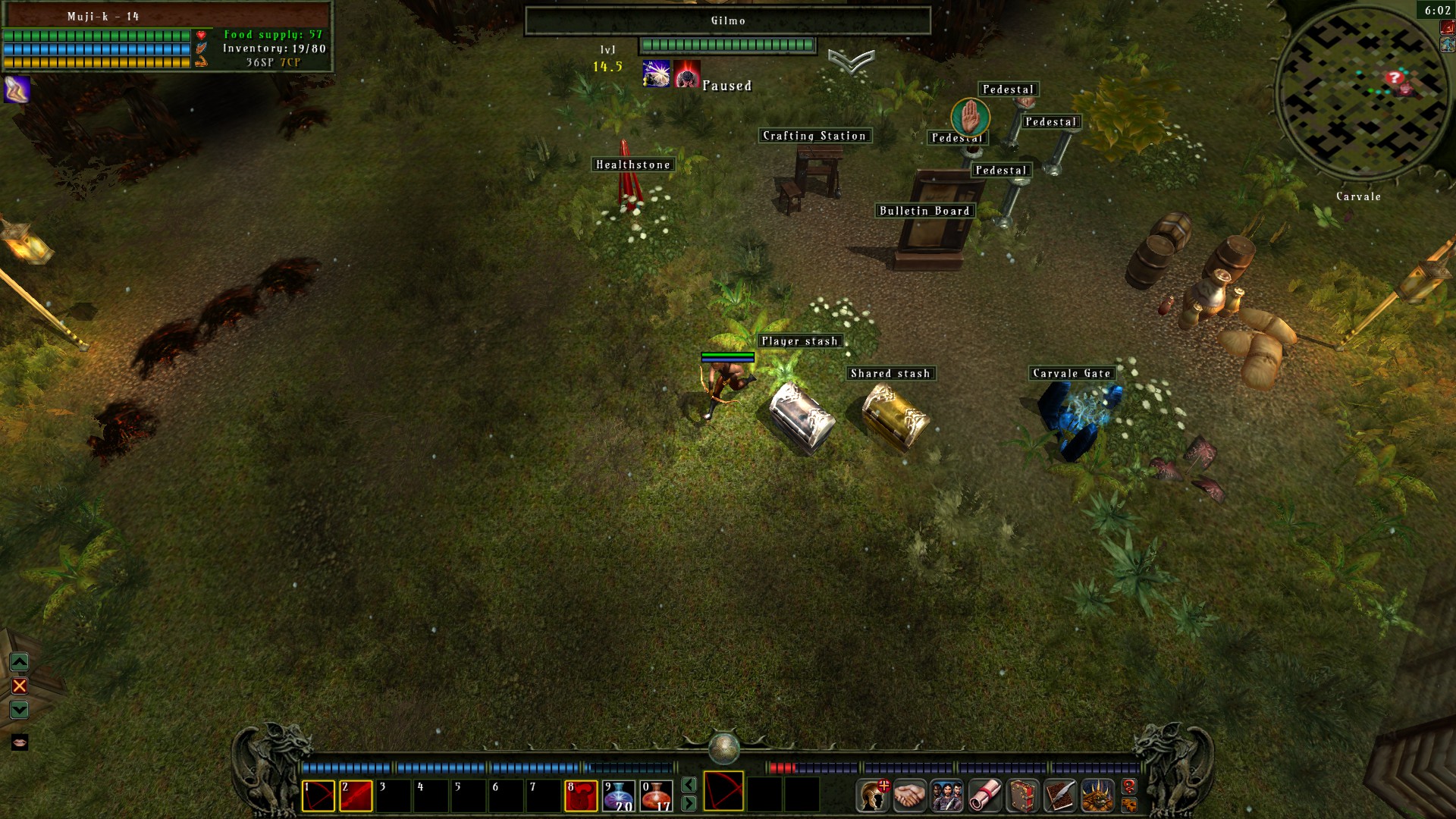
Task: Select the bow skill in hotbar slot 1
Action: 318,796
